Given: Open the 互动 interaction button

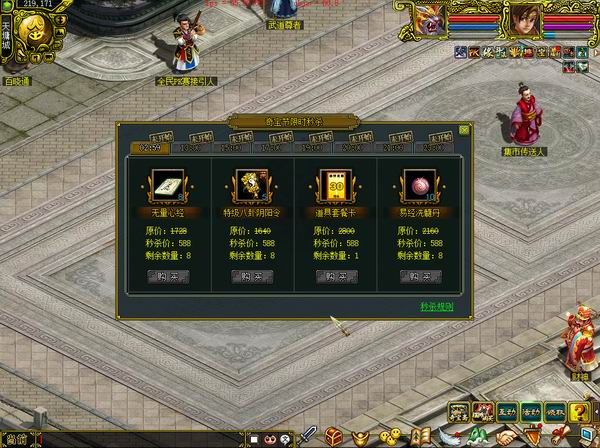Looking at the screenshot, I should pos(507,411).
